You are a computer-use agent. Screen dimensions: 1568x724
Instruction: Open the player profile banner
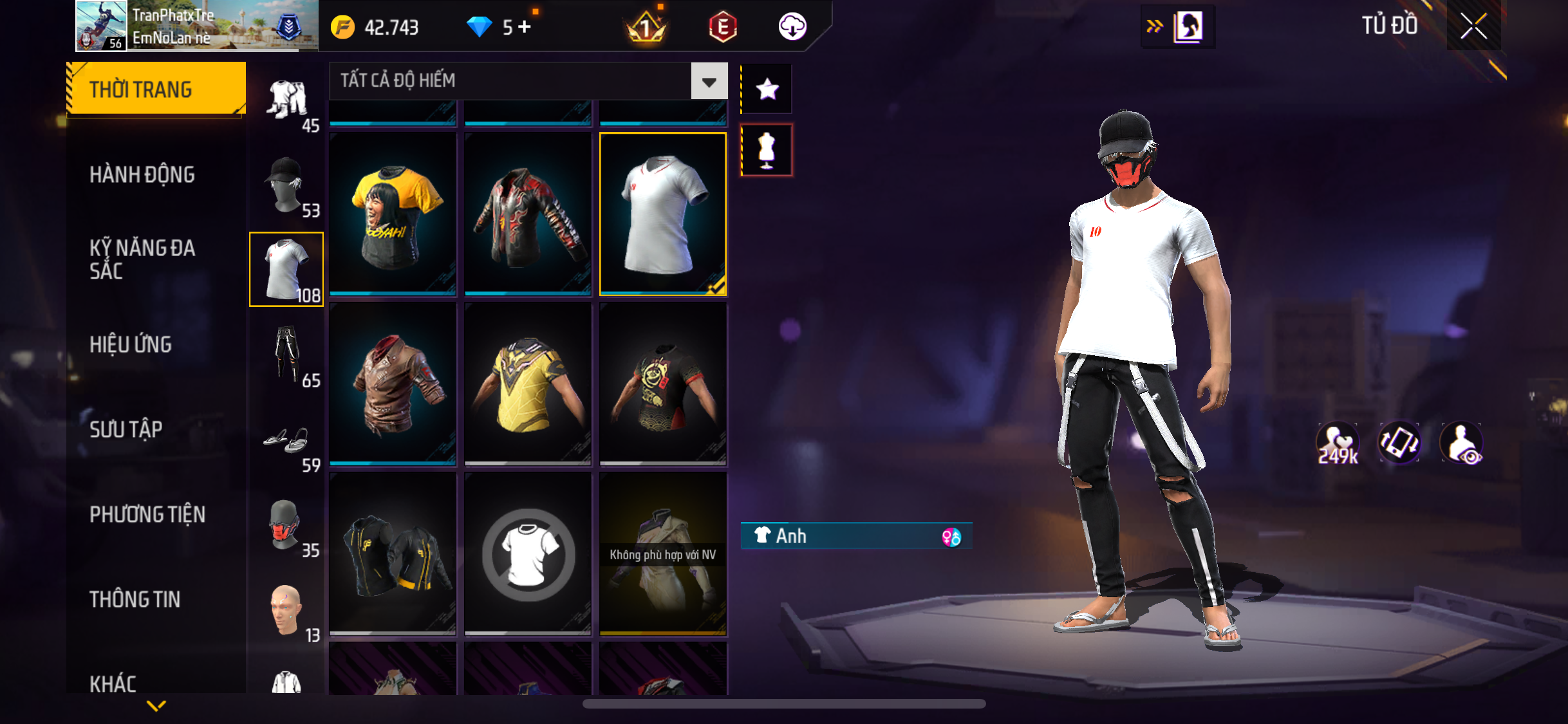click(x=197, y=26)
